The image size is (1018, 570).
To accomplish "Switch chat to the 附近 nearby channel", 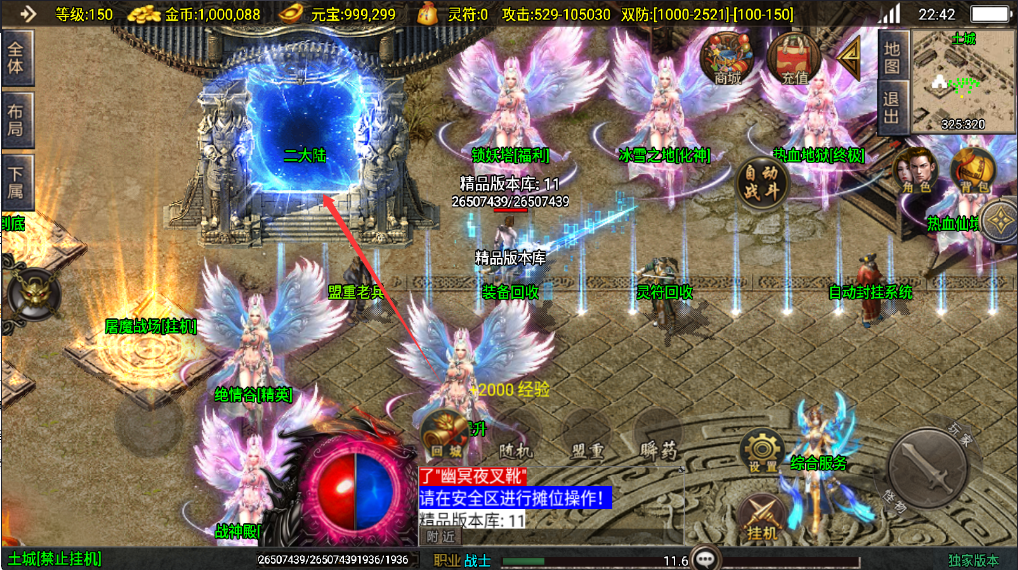I will click(442, 536).
